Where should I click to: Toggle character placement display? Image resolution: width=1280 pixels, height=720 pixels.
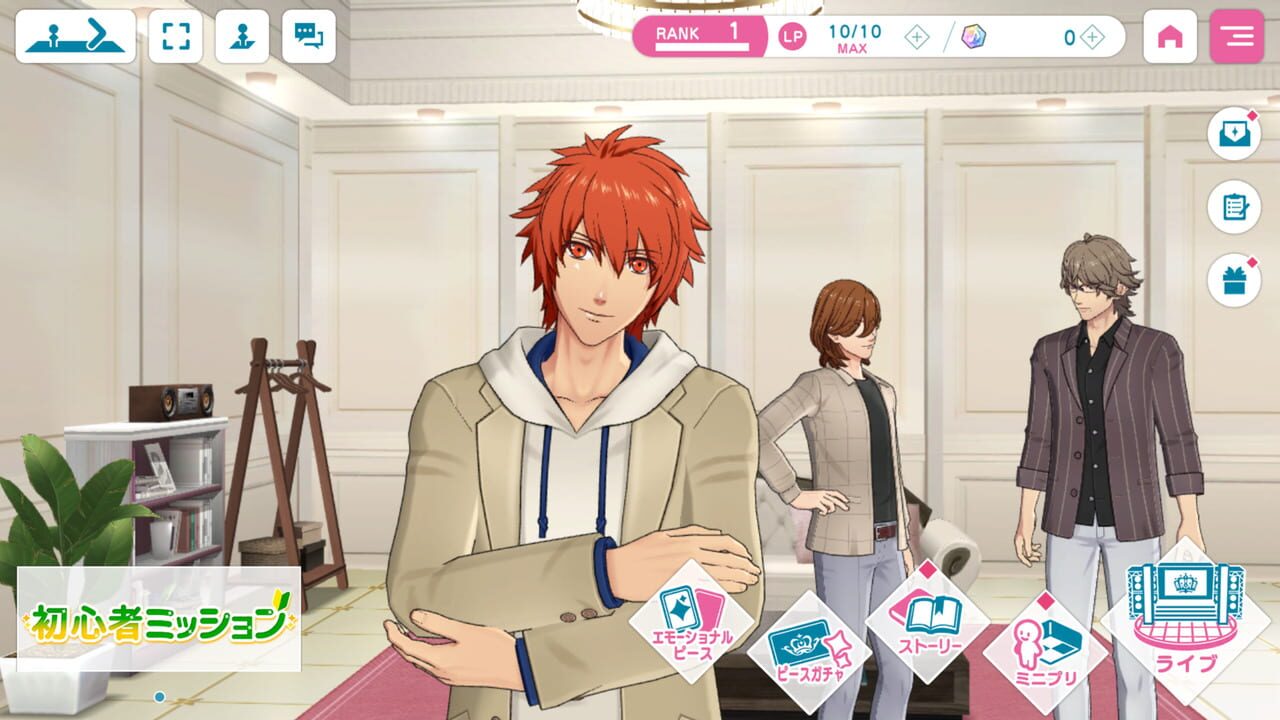coord(242,36)
